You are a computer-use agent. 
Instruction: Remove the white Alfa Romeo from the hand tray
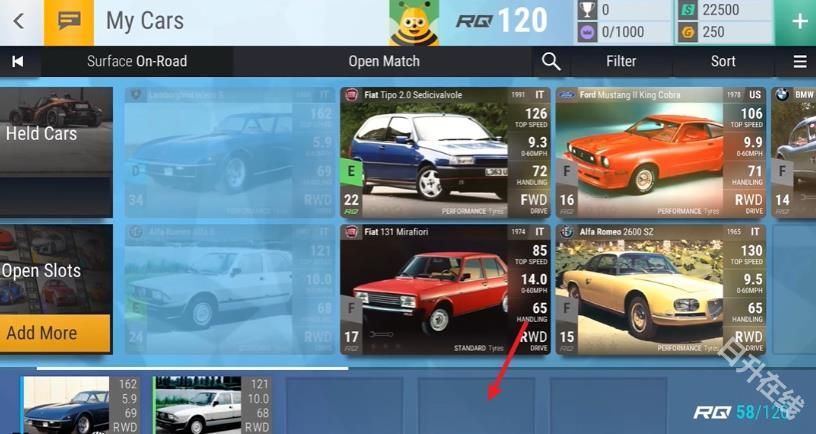point(212,405)
